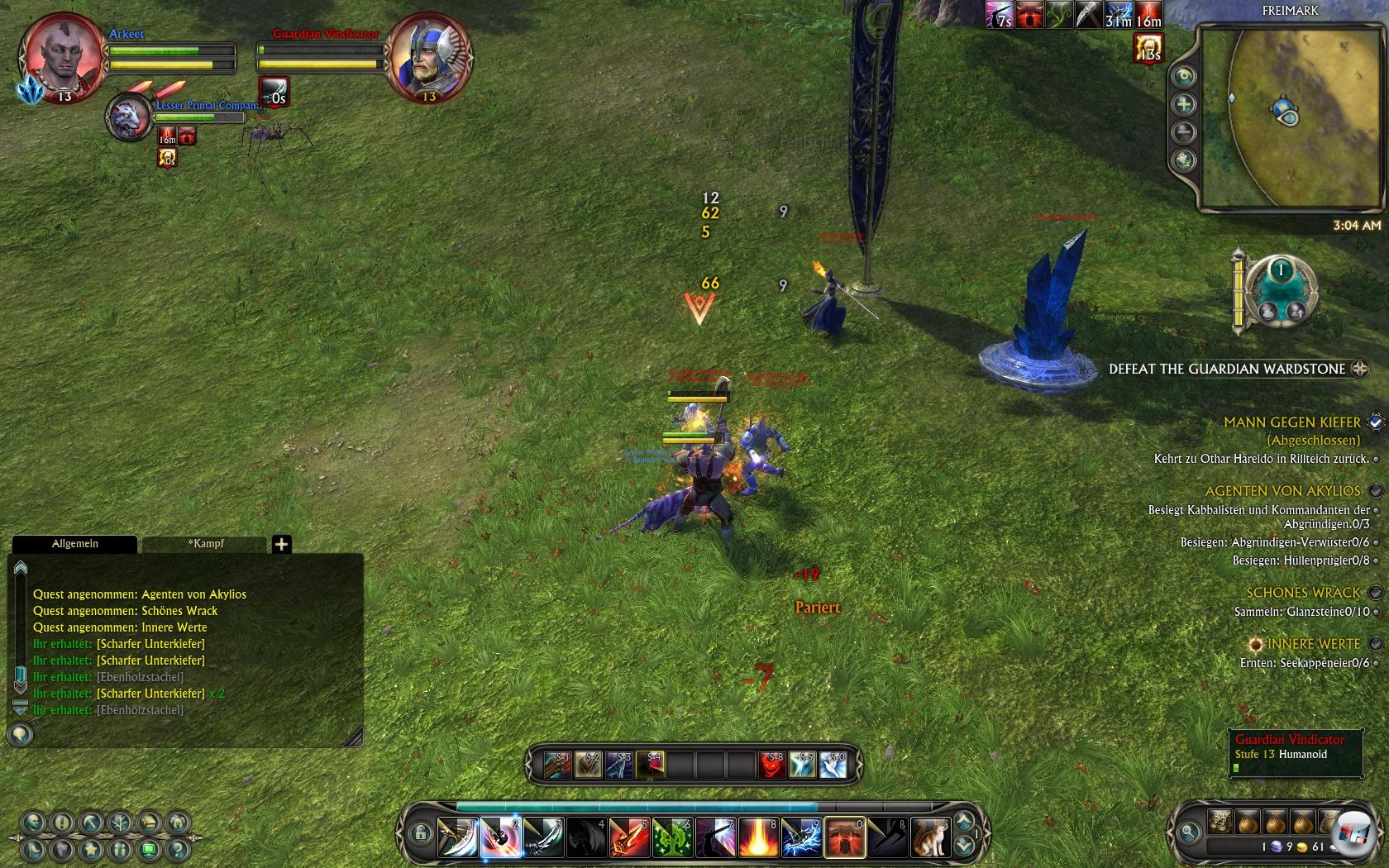Zoom in the minimap with plus button
This screenshot has width=1389, height=868.
(1184, 104)
